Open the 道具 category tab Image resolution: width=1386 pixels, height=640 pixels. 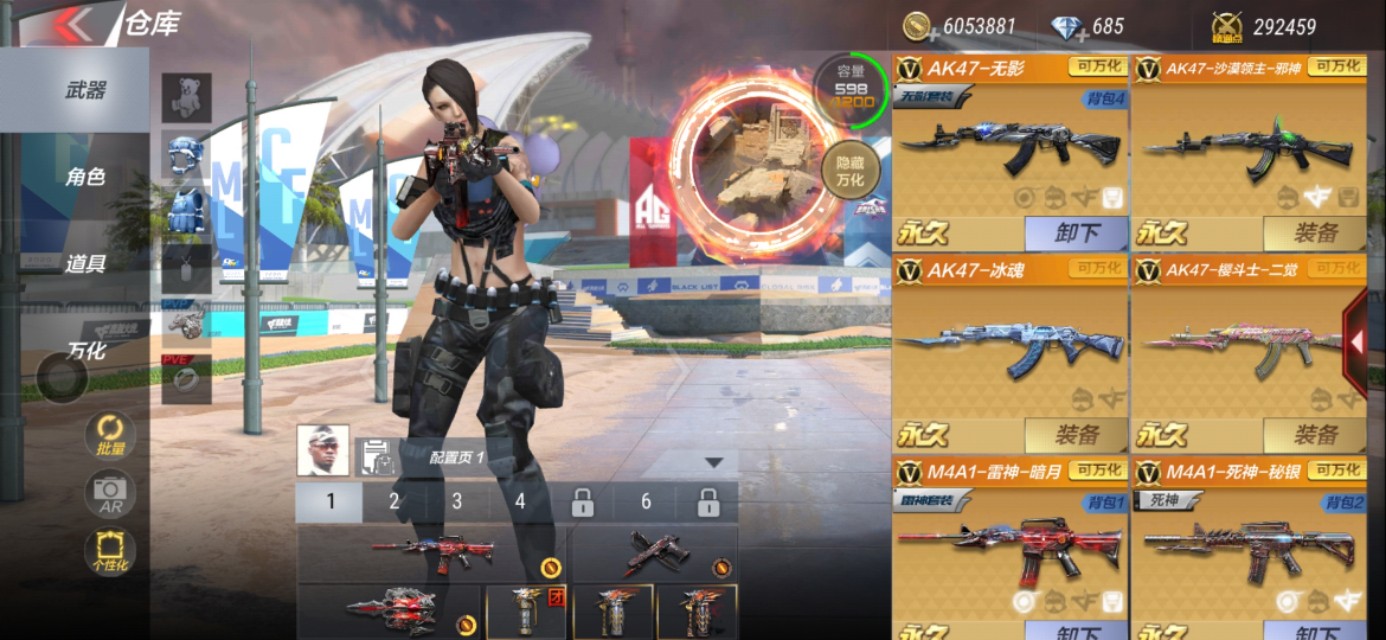pyautogui.click(x=86, y=264)
